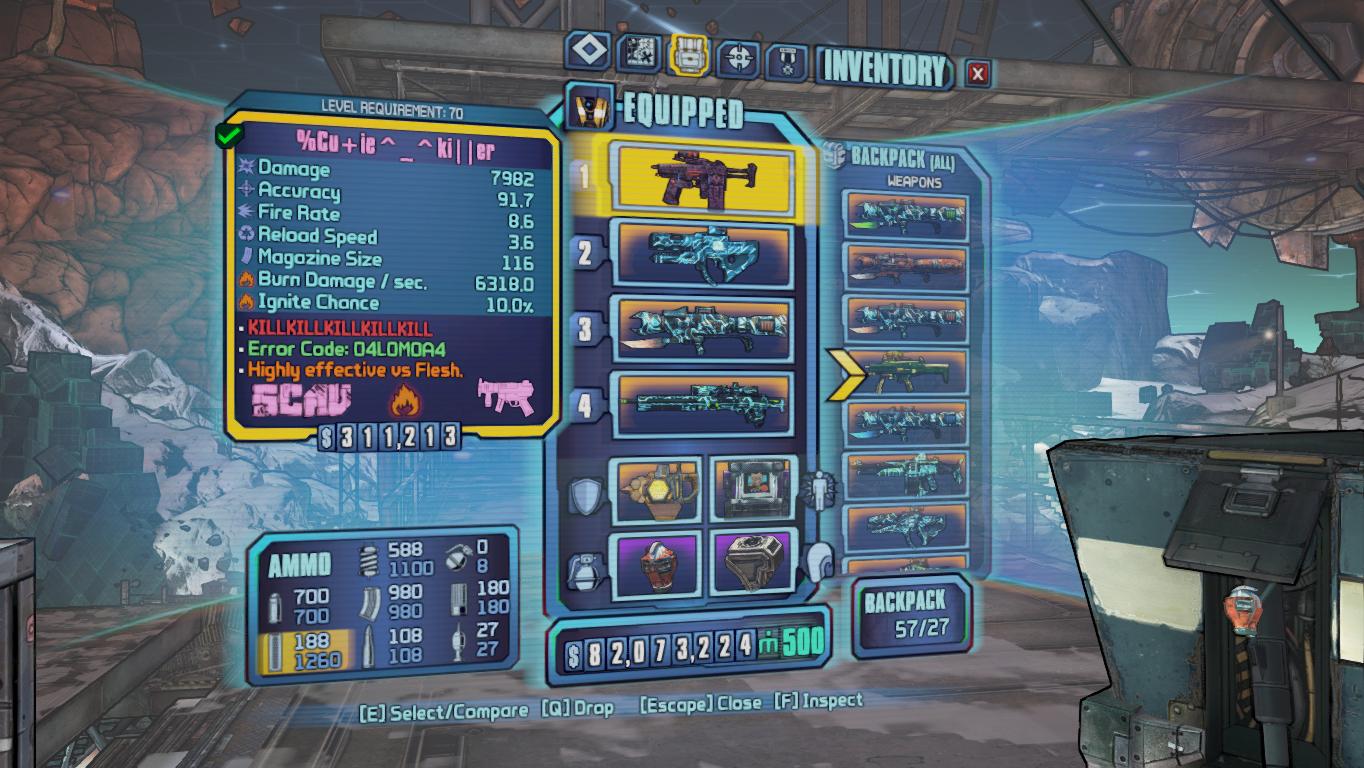Select the equipped shield slot
Image resolution: width=1364 pixels, height=768 pixels.
coord(656,489)
